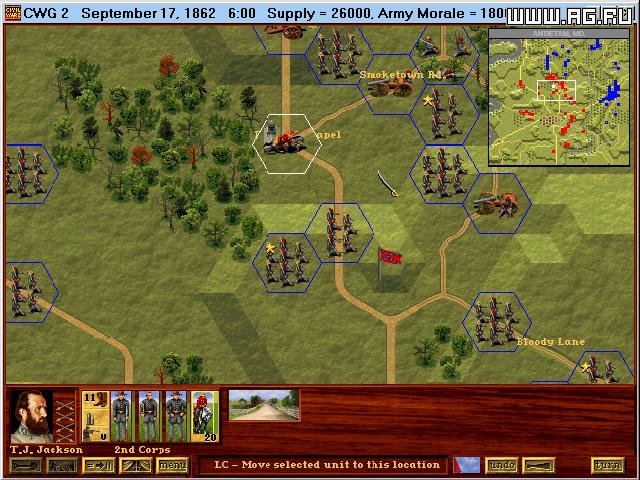This screenshot has width=640, height=480.
Task: Open the game menu button
Action: (173, 465)
